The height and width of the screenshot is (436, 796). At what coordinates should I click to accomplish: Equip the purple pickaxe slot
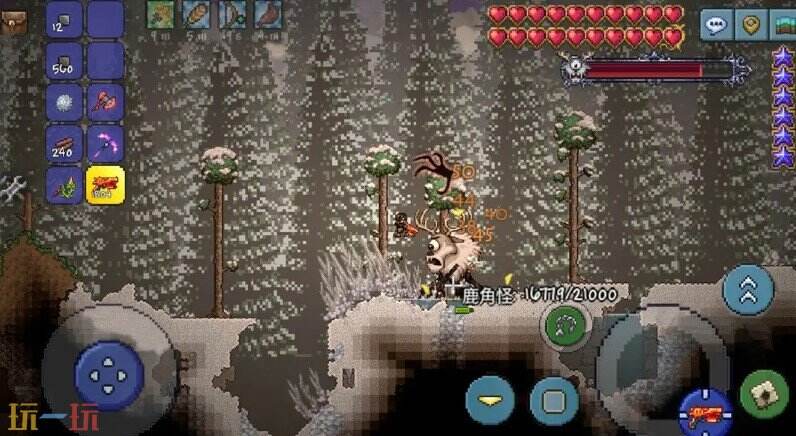pos(105,145)
